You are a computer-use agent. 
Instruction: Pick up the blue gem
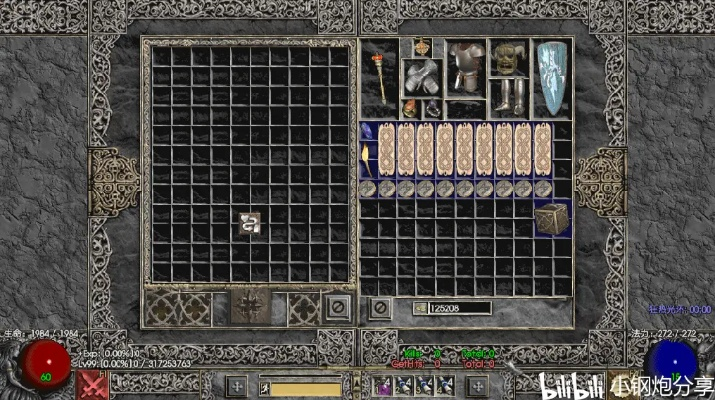point(367,132)
